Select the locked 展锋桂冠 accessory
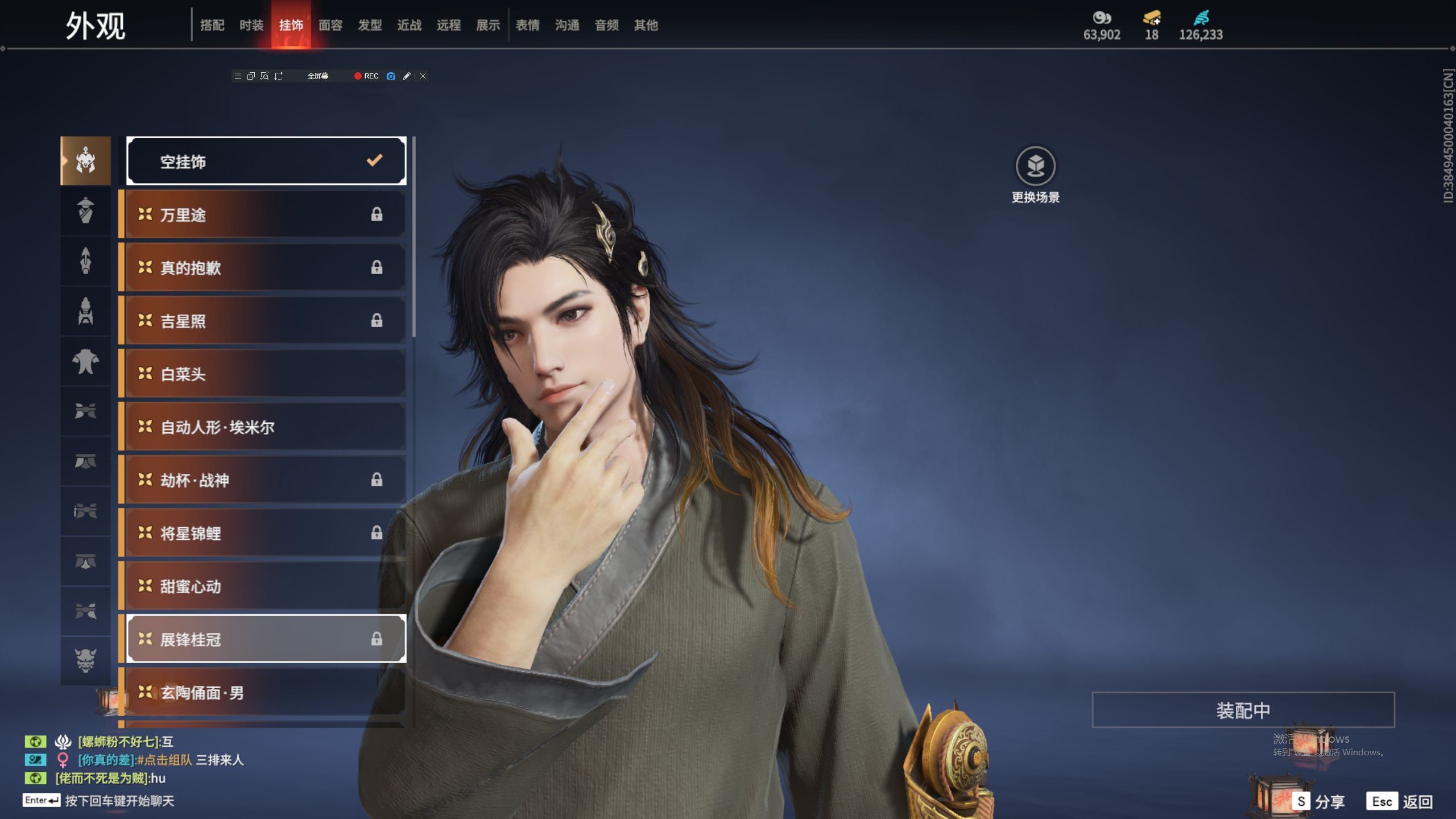Viewport: 1456px width, 819px height. (x=266, y=639)
